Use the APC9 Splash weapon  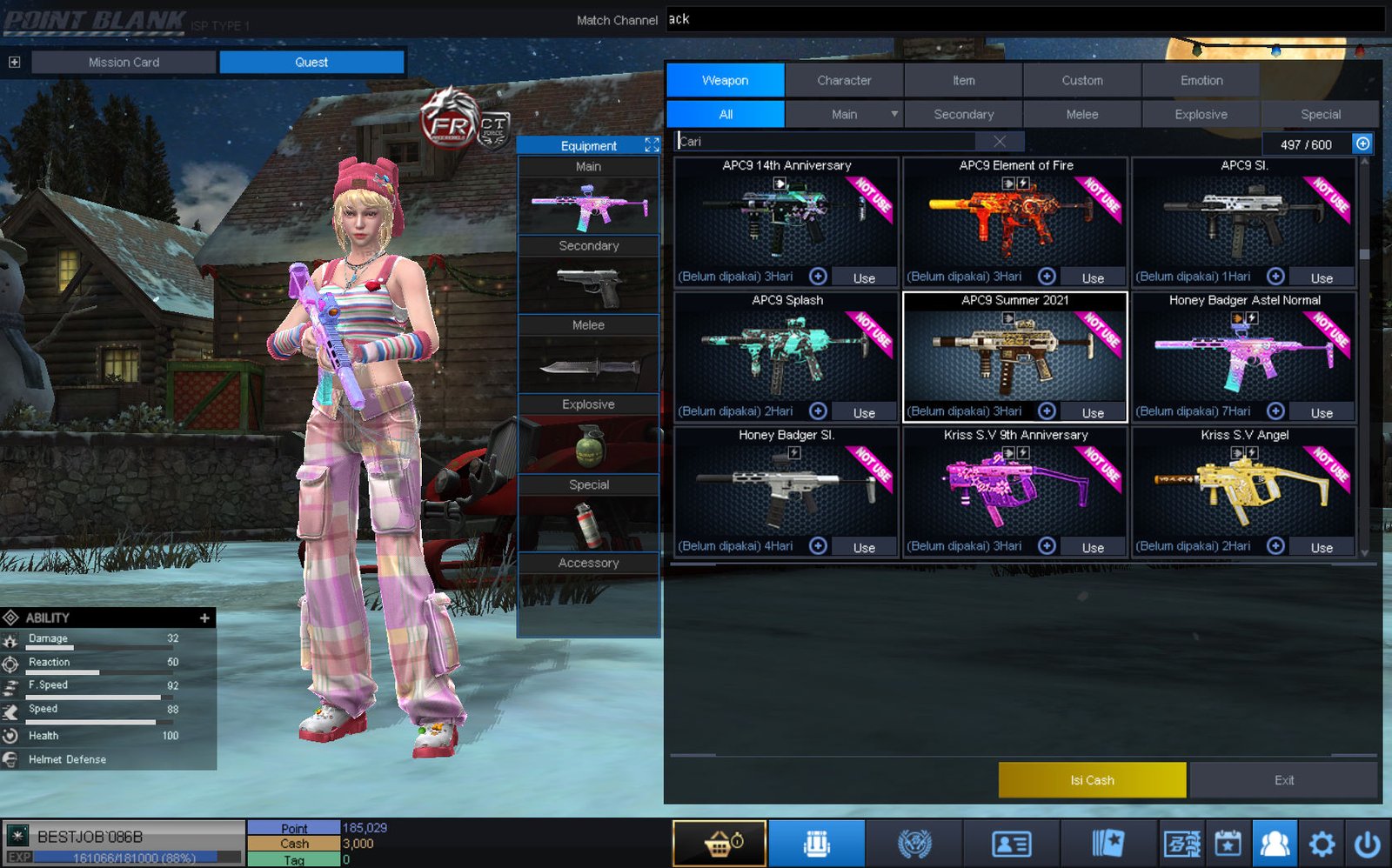(863, 412)
